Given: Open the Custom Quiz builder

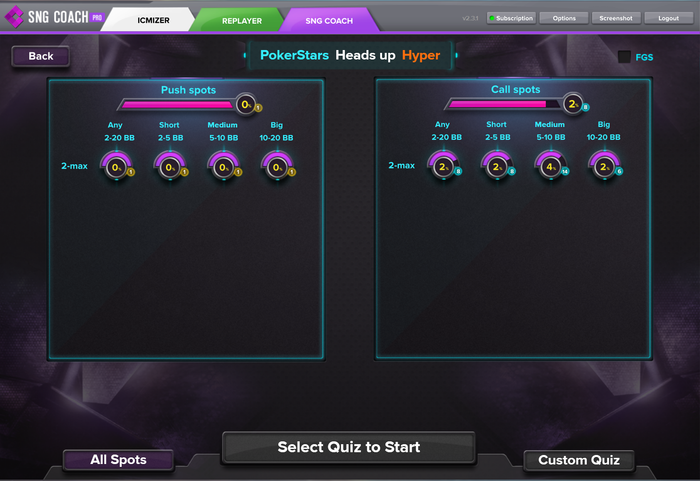Looking at the screenshot, I should (x=578, y=460).
